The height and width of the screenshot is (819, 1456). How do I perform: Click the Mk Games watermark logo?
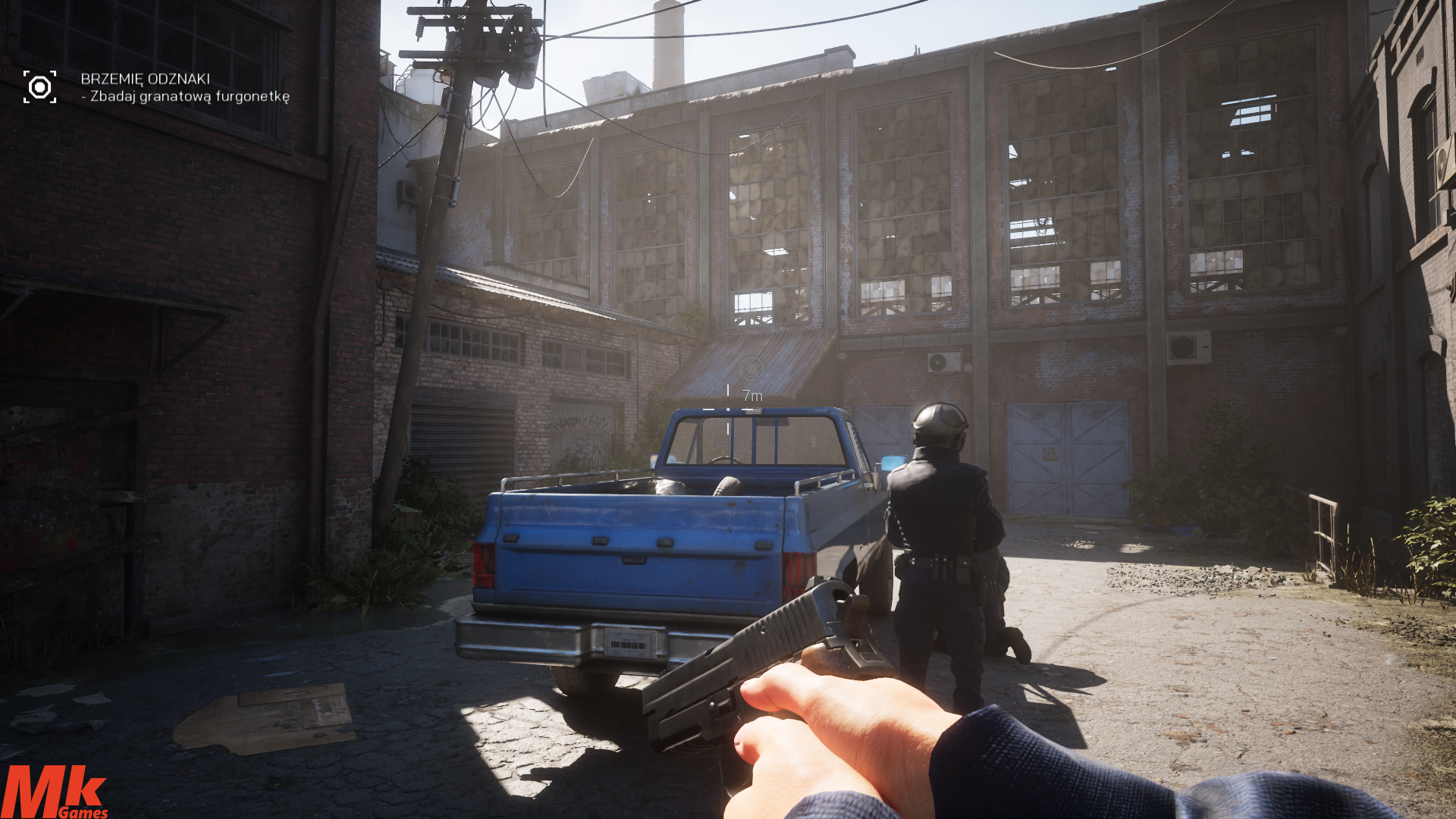coord(54,792)
